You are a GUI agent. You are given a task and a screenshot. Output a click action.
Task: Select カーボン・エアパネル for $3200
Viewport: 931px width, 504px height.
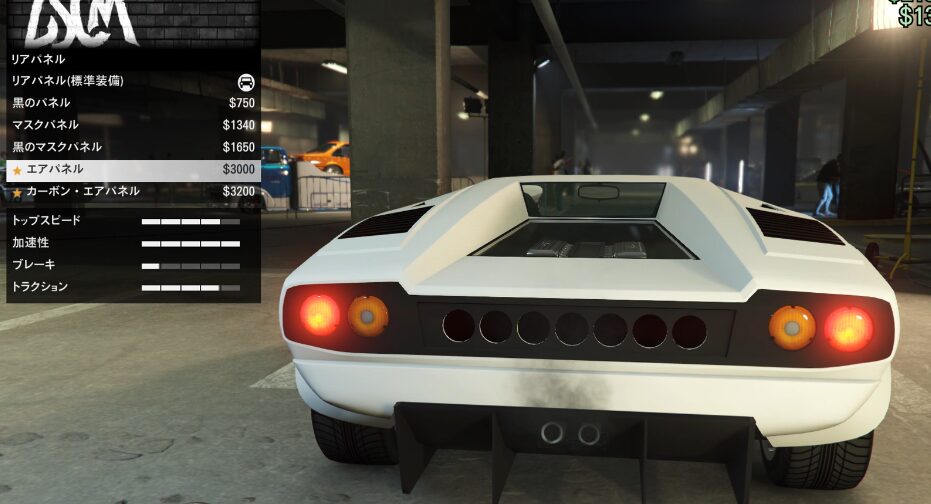click(130, 191)
